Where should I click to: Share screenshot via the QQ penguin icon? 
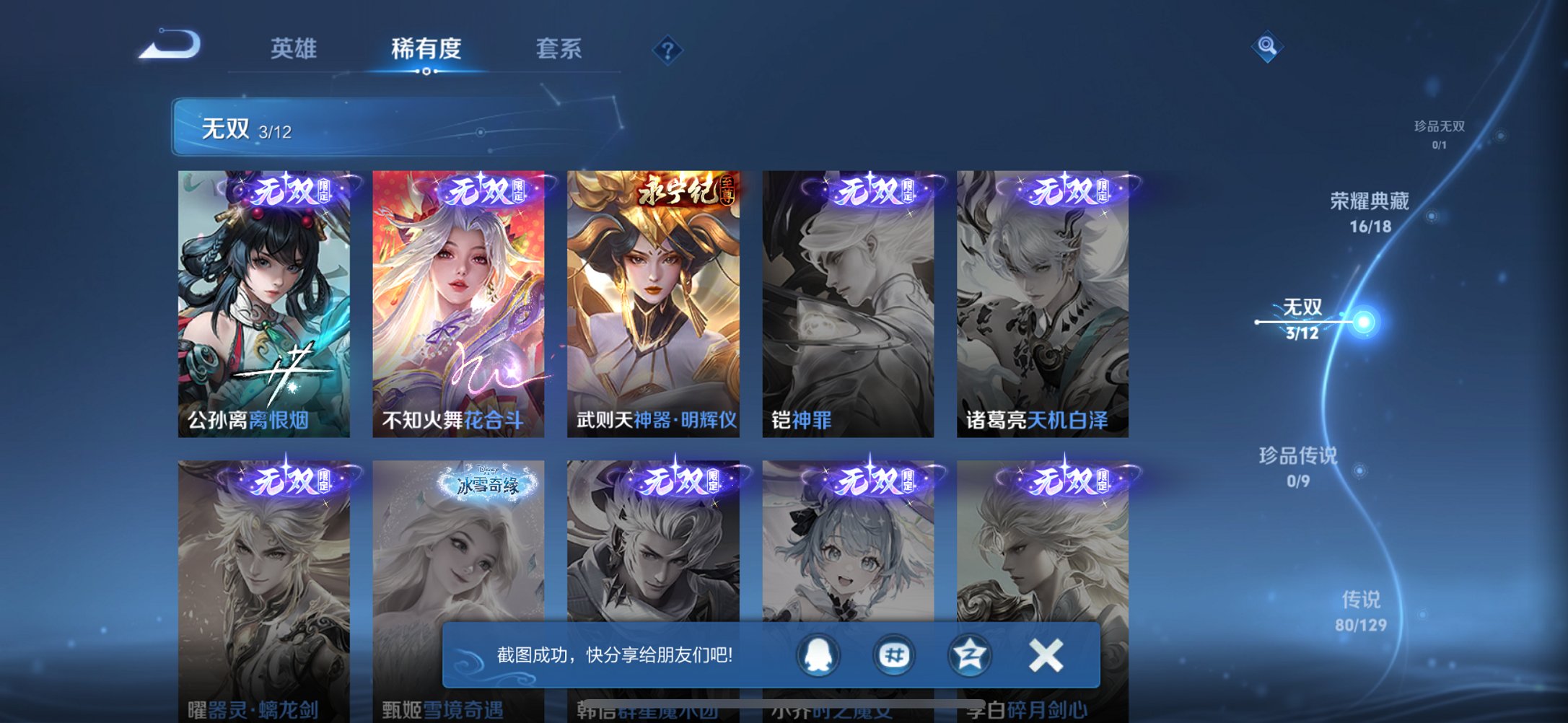[819, 654]
